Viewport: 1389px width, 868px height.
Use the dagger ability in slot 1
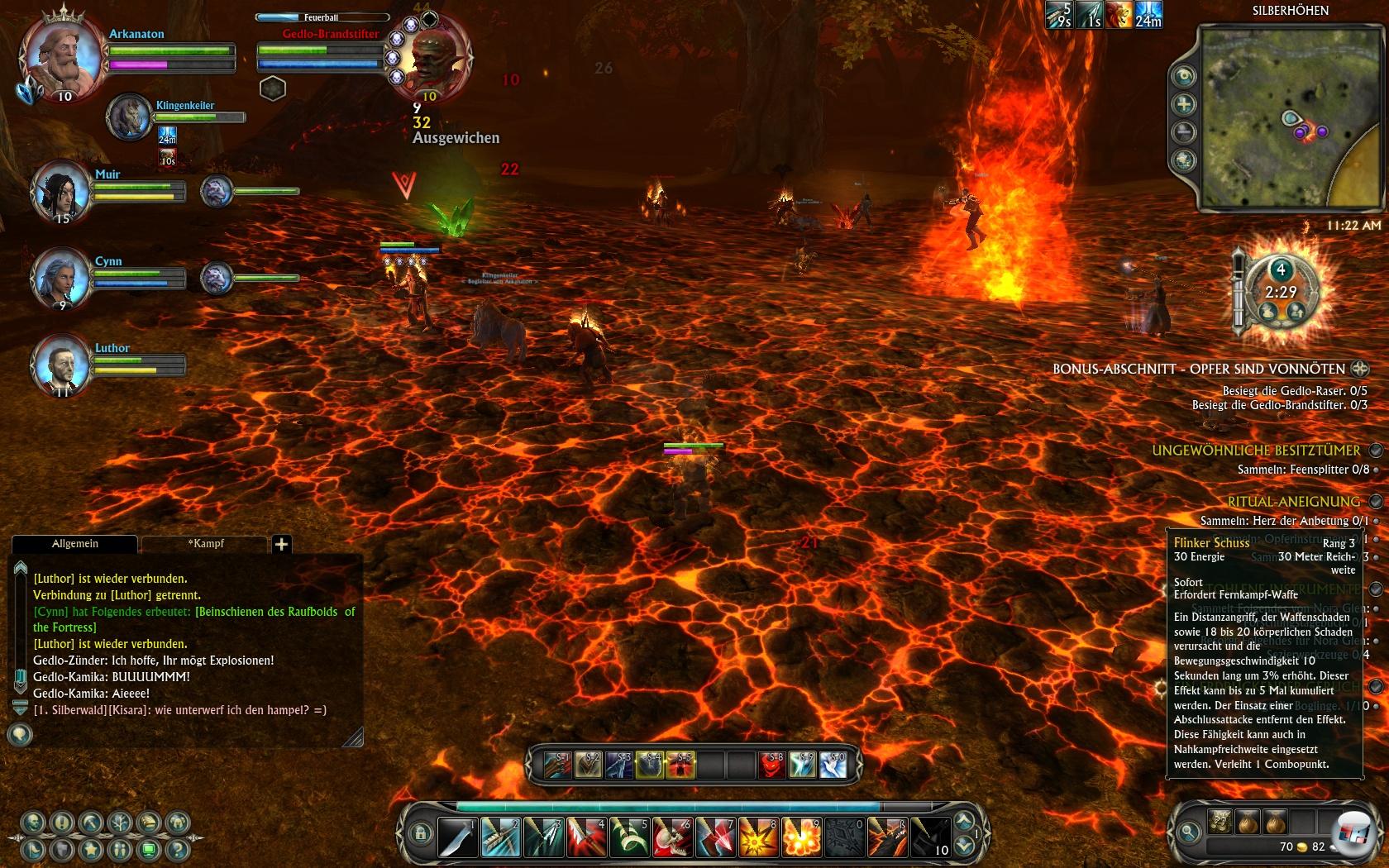457,837
